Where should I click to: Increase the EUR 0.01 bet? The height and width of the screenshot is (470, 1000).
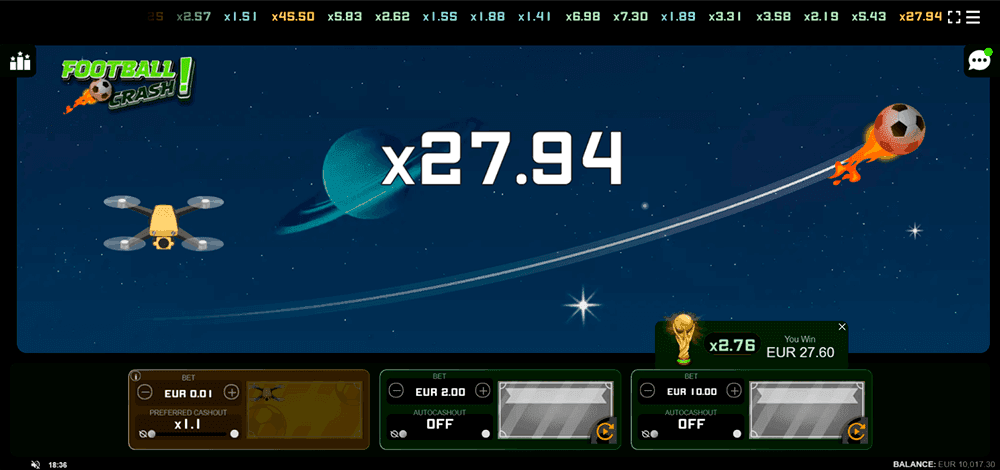(x=232, y=392)
